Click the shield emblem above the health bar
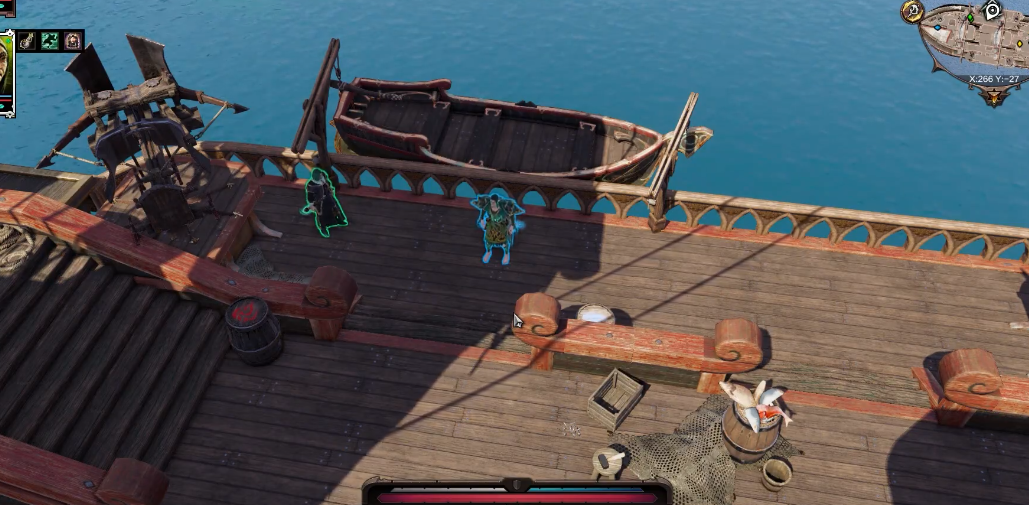The image size is (1029, 505). coord(516,484)
